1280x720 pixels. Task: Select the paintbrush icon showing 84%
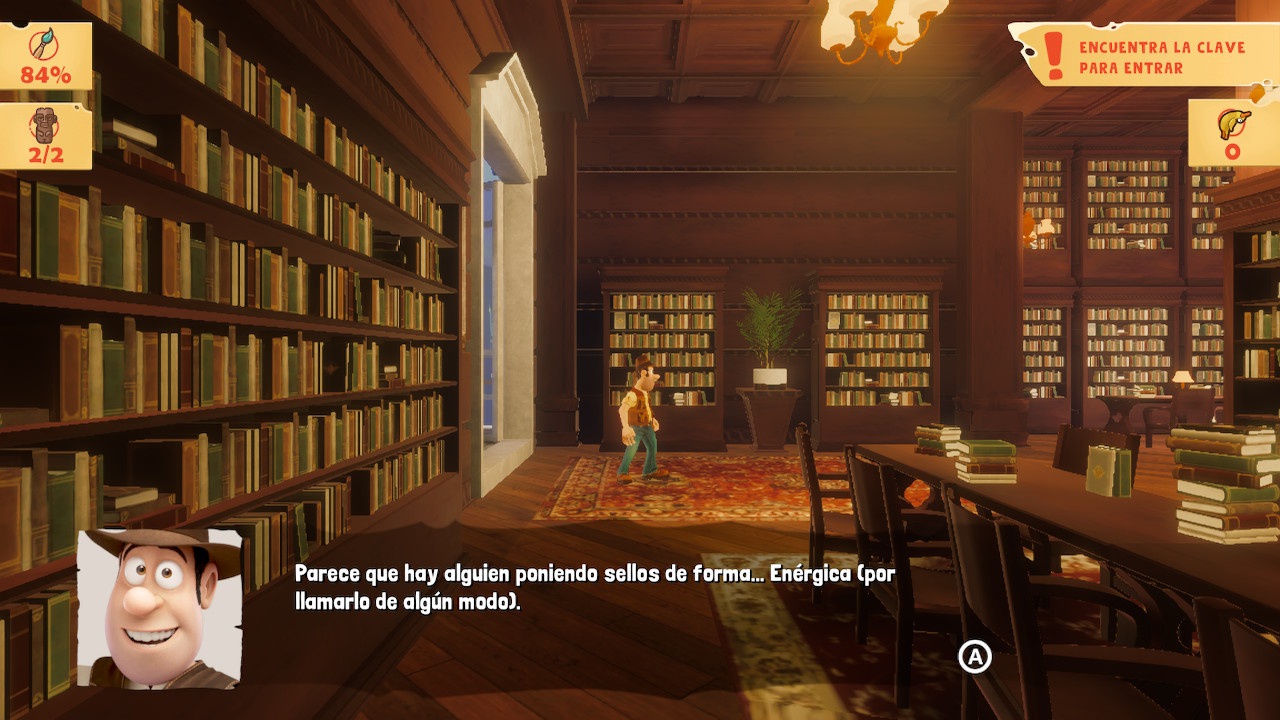[45, 46]
